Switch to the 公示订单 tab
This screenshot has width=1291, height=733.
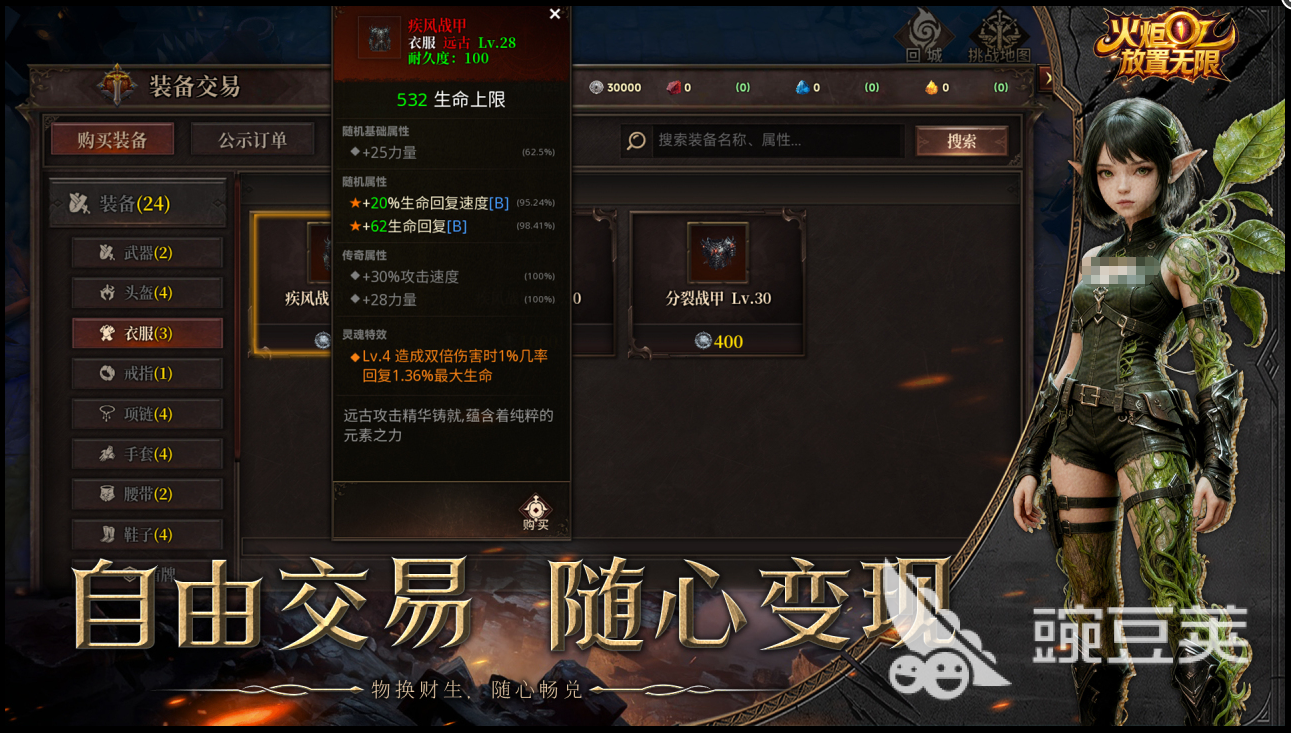tap(254, 139)
